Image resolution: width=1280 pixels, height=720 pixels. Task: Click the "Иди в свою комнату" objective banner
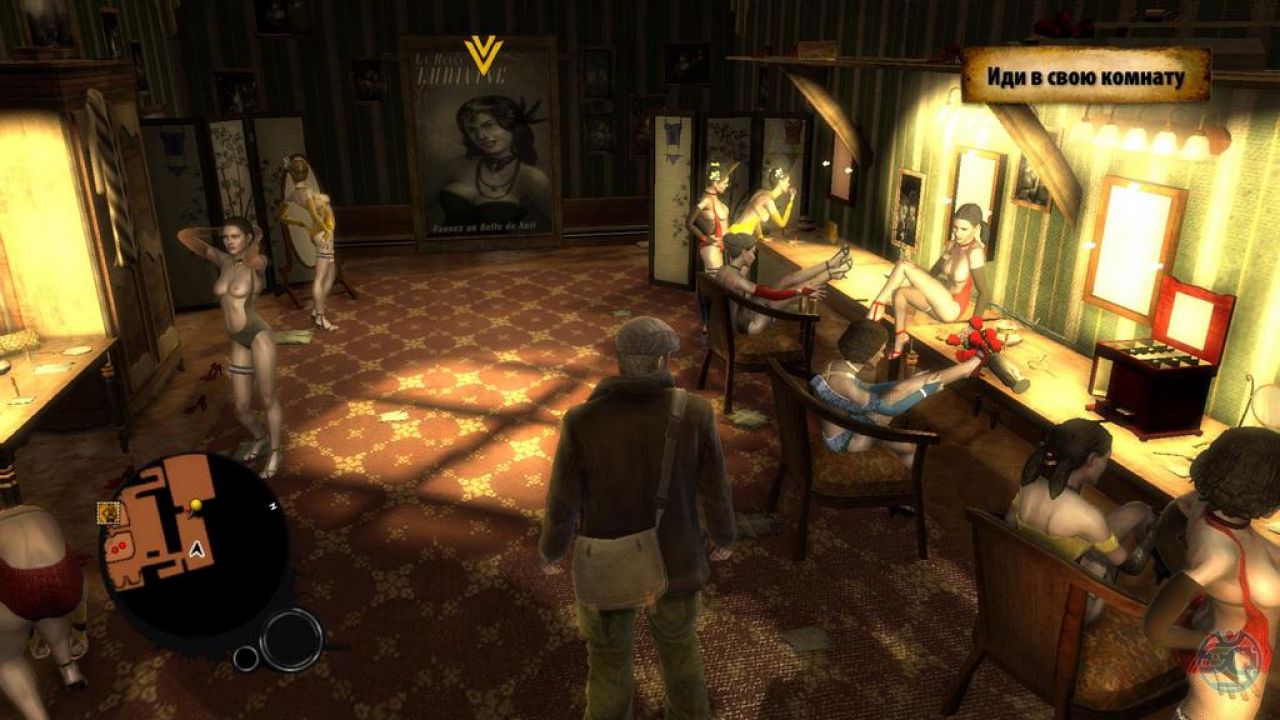point(1085,76)
